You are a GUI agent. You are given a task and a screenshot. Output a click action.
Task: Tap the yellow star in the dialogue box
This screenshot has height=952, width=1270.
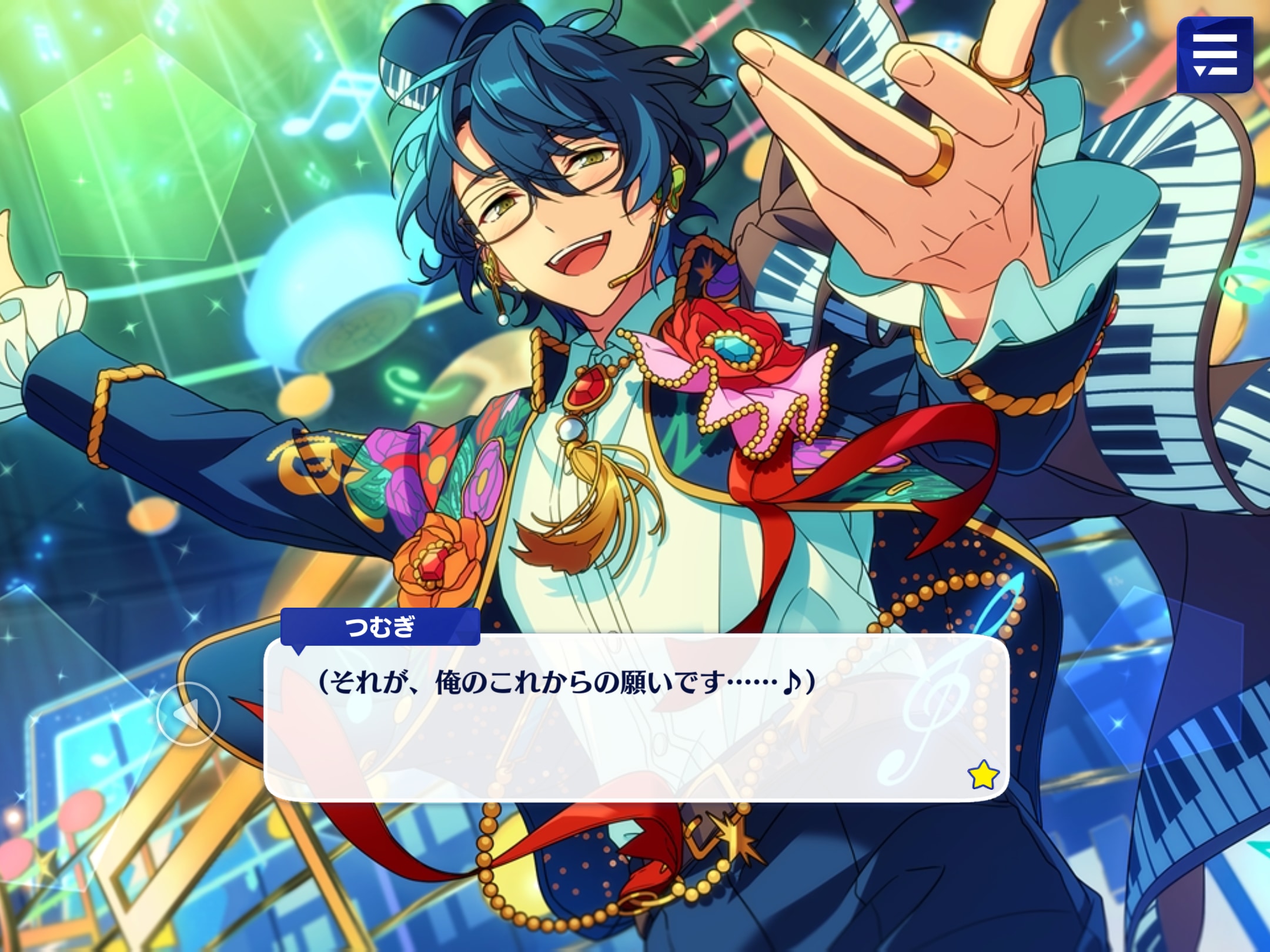click(982, 775)
